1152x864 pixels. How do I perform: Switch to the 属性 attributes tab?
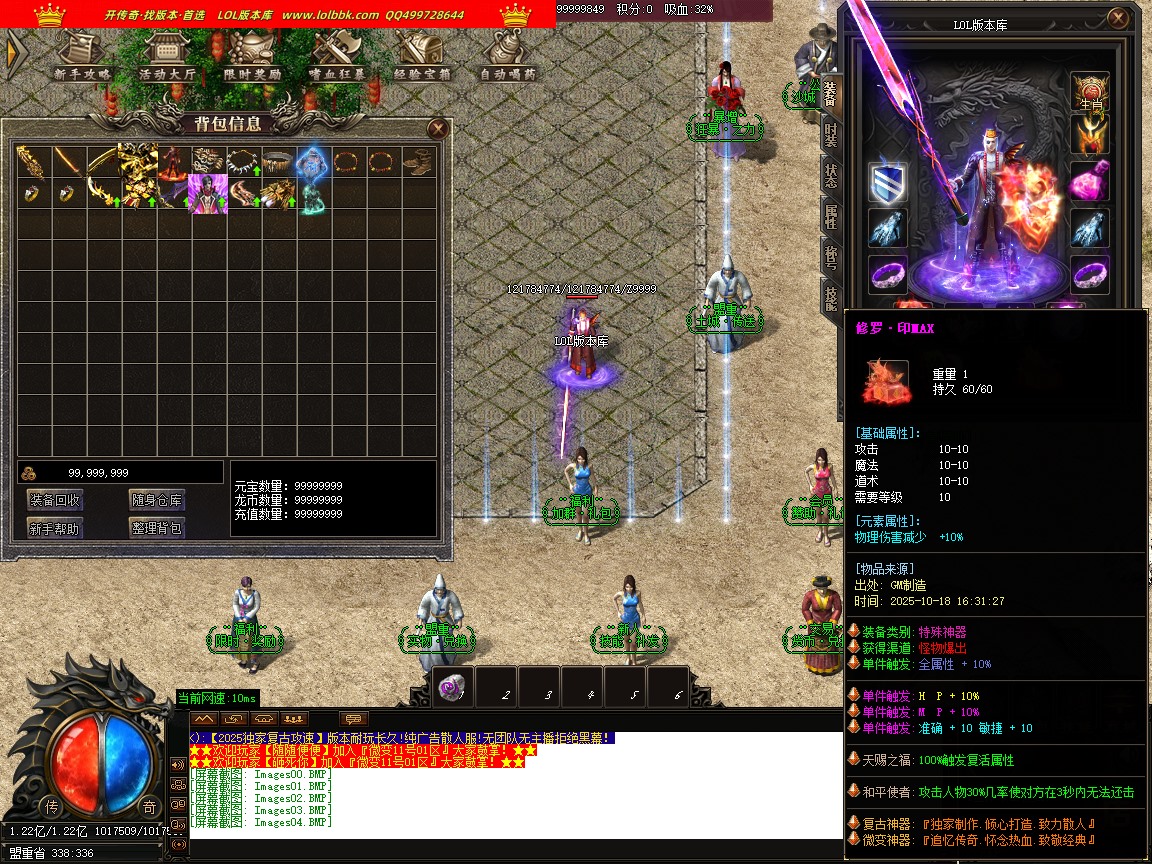[830, 215]
